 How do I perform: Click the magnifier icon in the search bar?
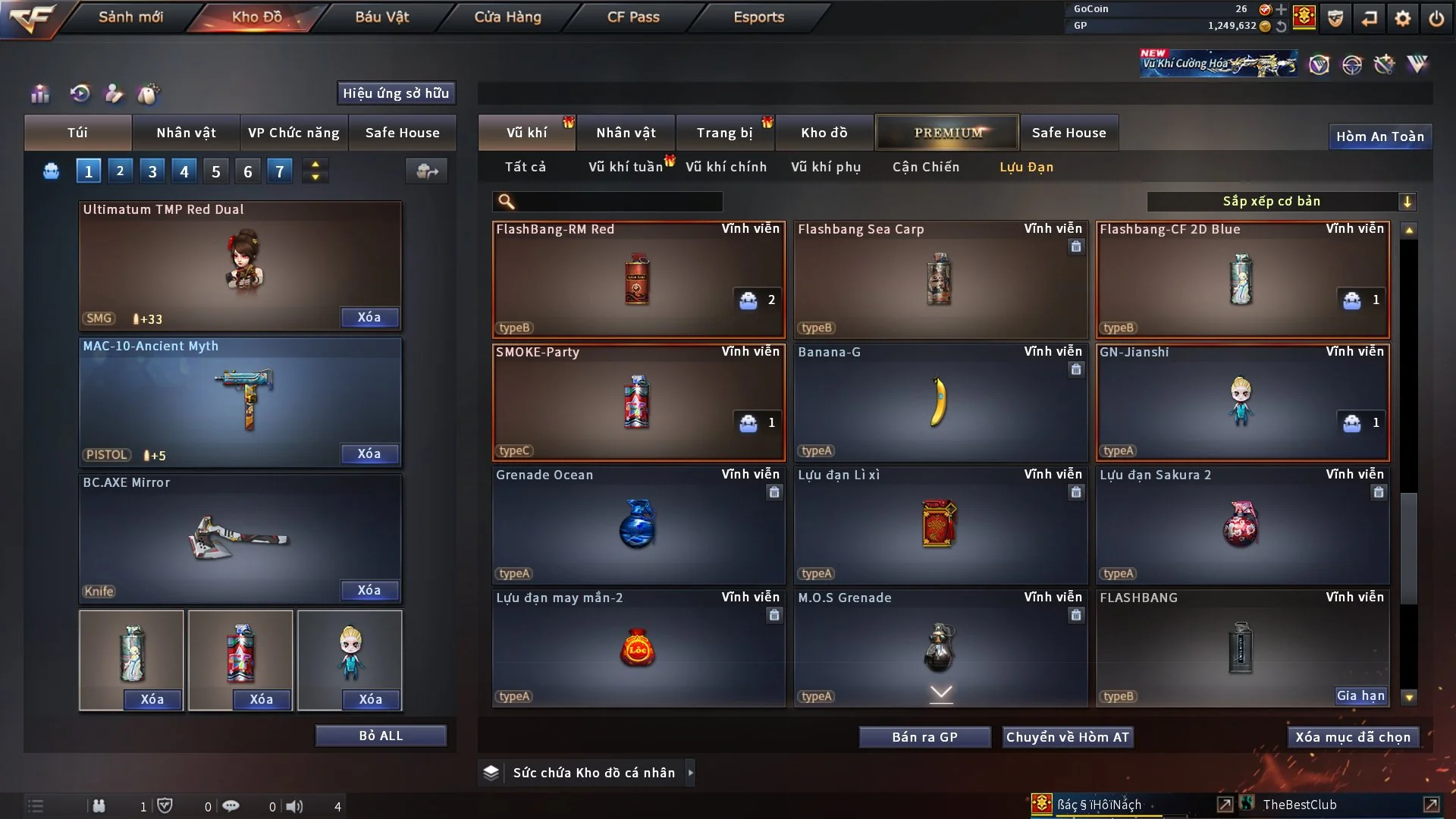[505, 202]
